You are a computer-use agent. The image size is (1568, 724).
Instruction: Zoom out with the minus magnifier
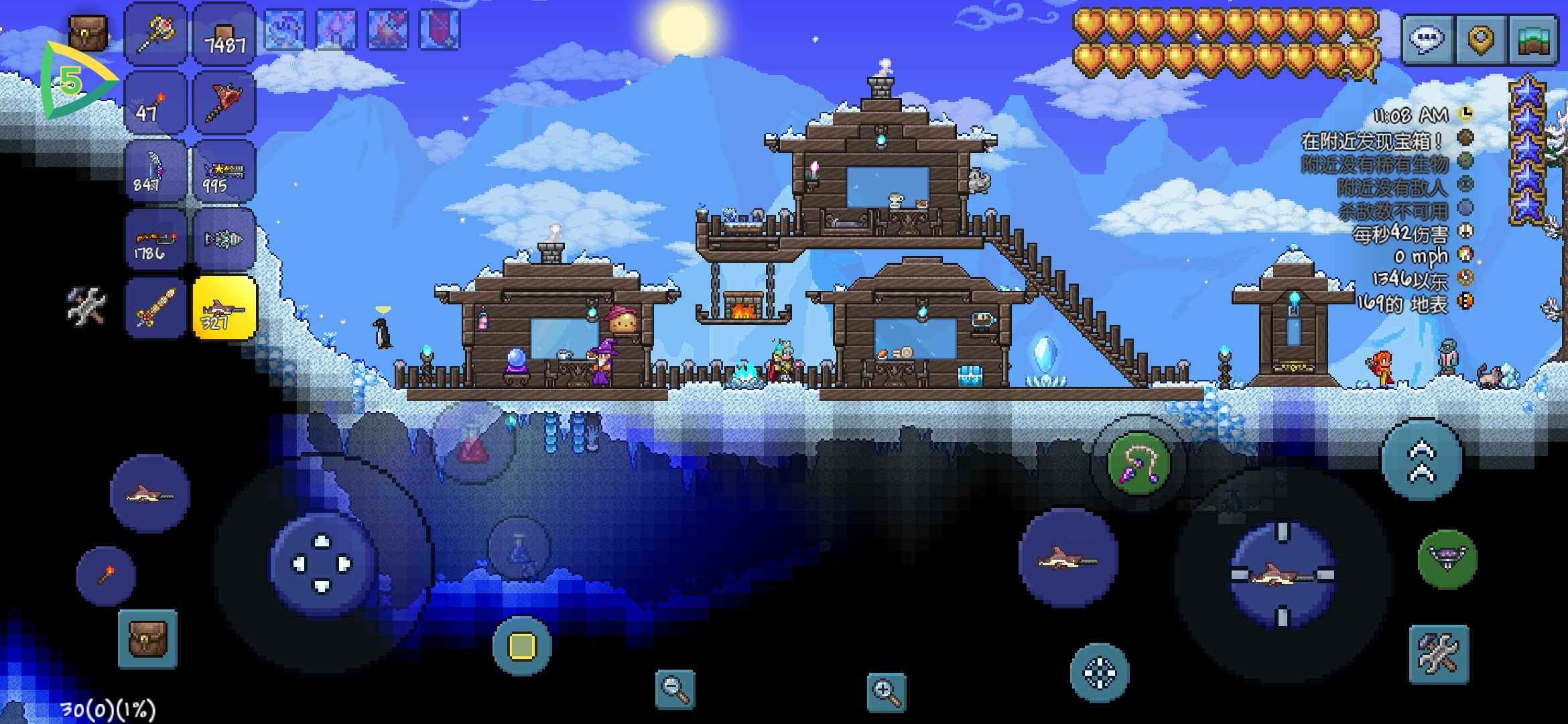pyautogui.click(x=675, y=689)
